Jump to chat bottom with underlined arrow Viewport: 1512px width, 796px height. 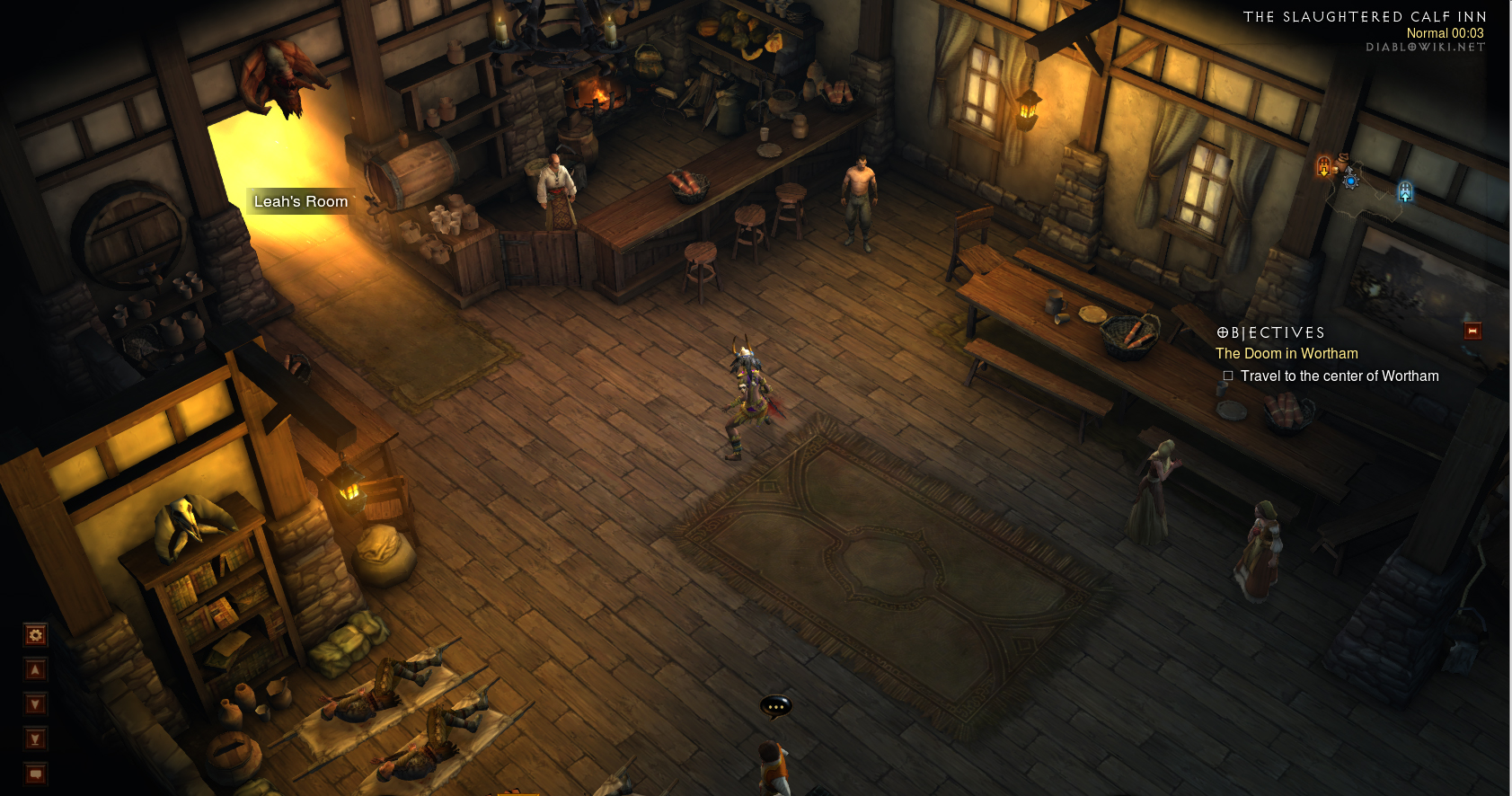(35, 739)
